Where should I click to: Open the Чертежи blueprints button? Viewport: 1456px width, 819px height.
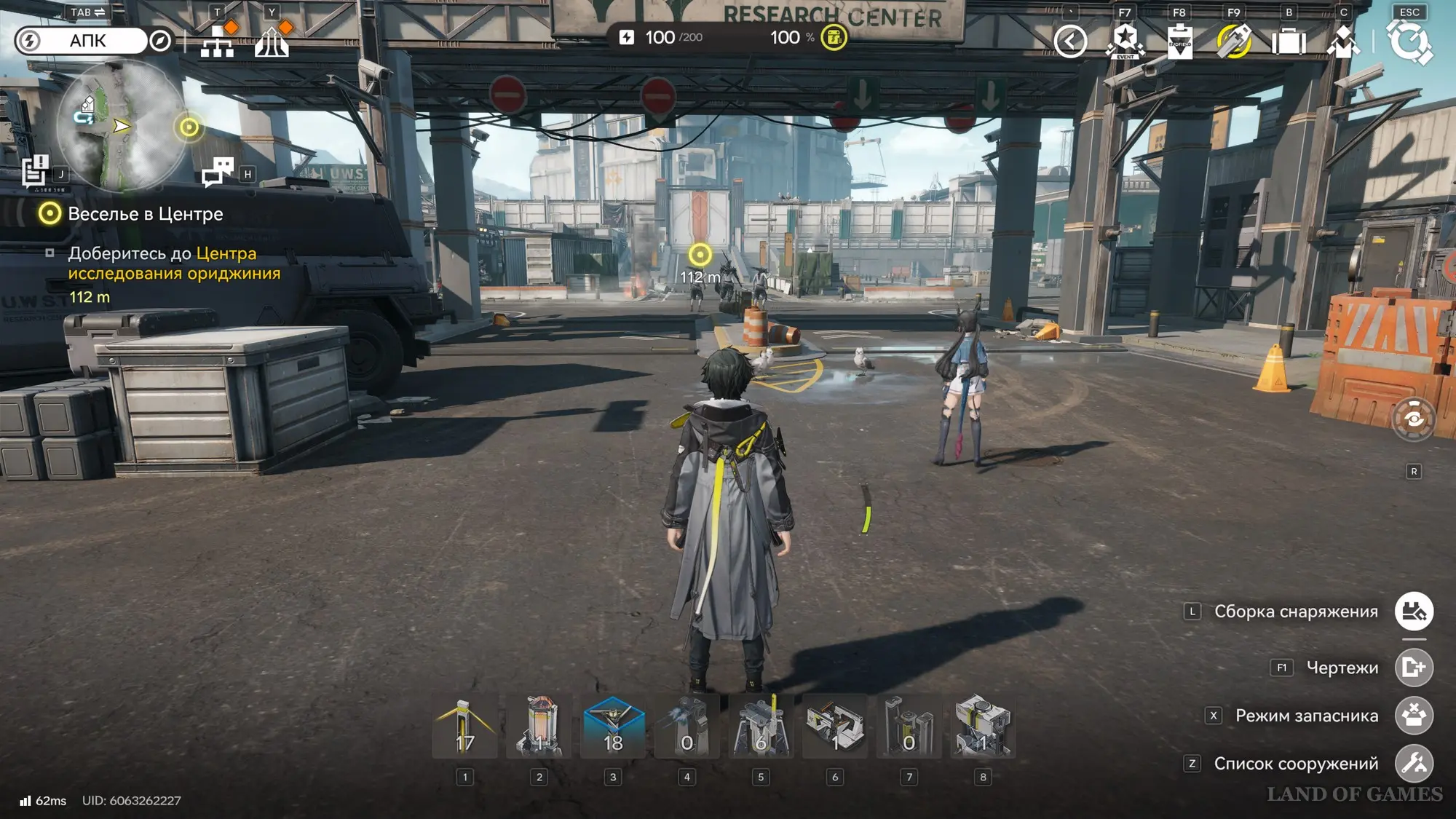click(1414, 668)
